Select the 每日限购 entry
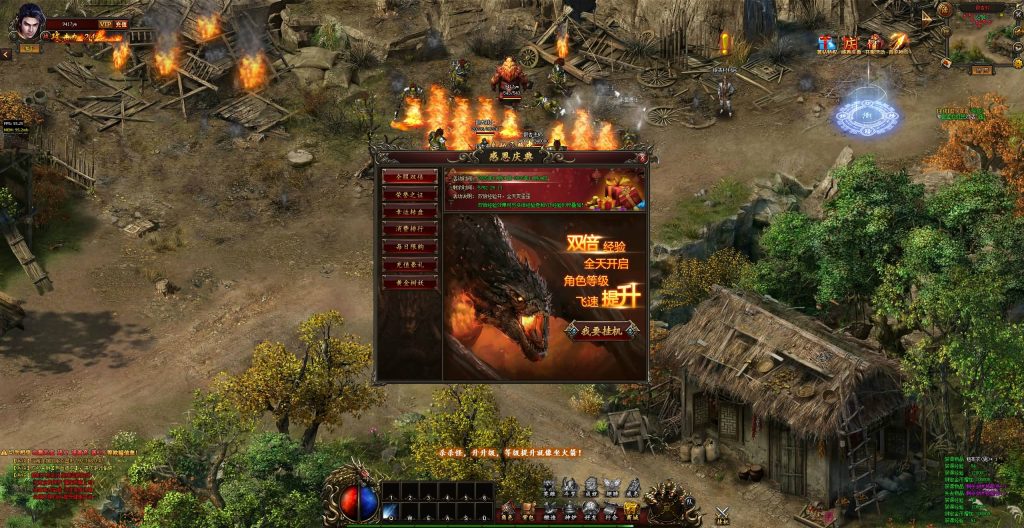Image resolution: width=1024 pixels, height=528 pixels. pos(409,247)
